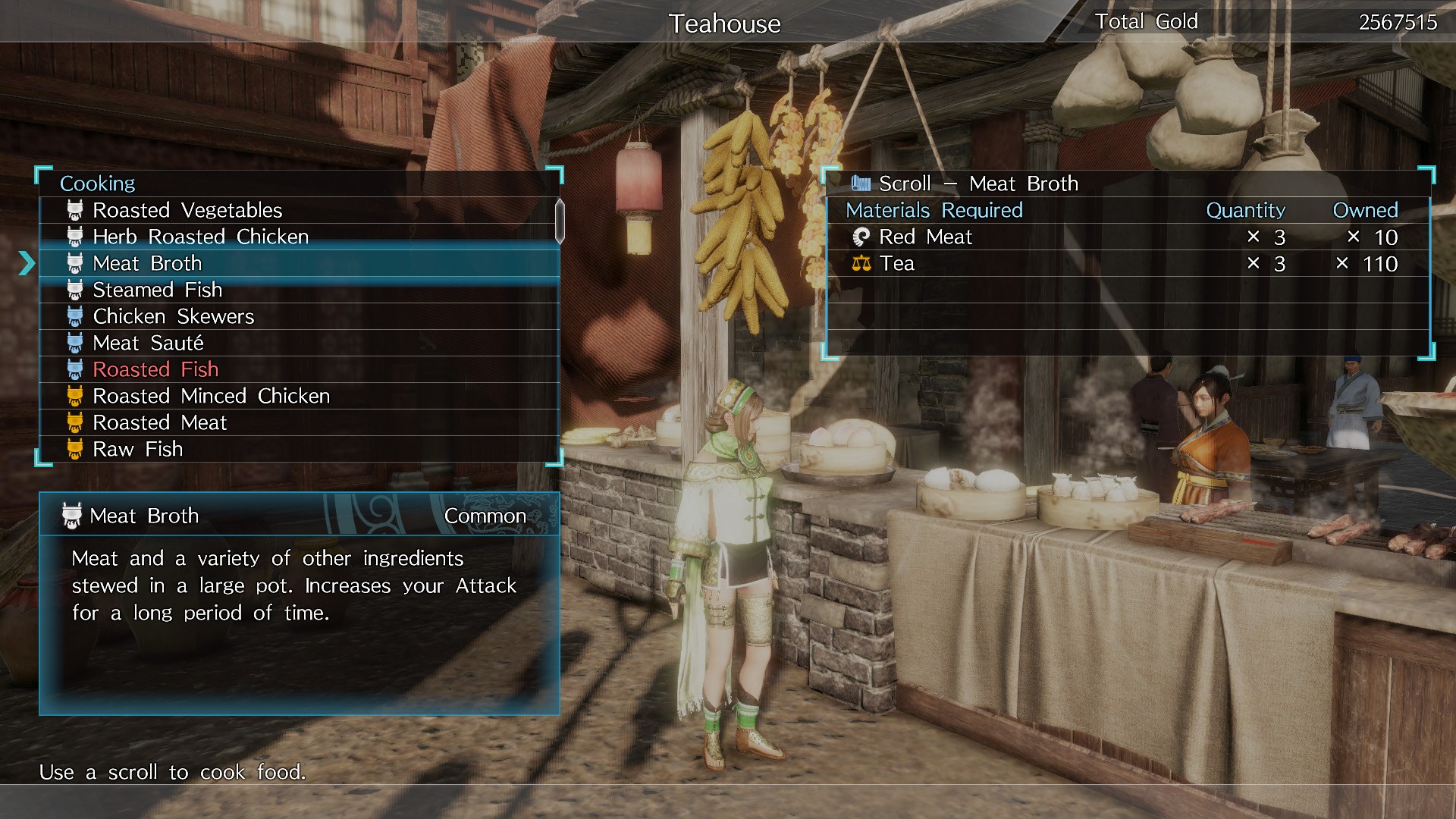Image resolution: width=1456 pixels, height=819 pixels.
Task: Click the Red Meat material icon
Action: pyautogui.click(x=862, y=237)
